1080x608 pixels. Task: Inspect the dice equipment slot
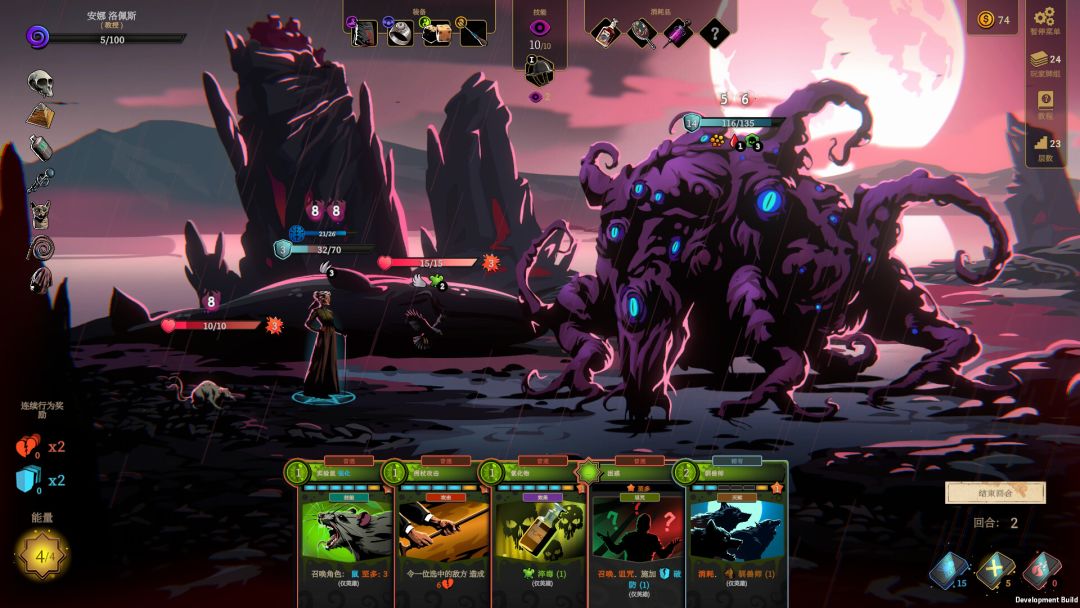coord(436,32)
